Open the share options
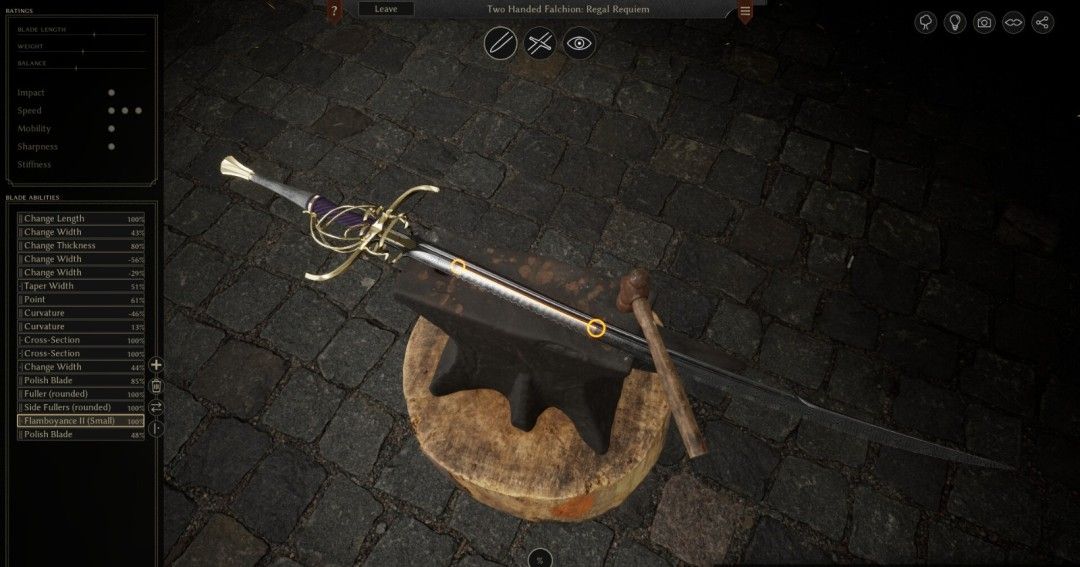This screenshot has height=567, width=1080. coord(1042,22)
